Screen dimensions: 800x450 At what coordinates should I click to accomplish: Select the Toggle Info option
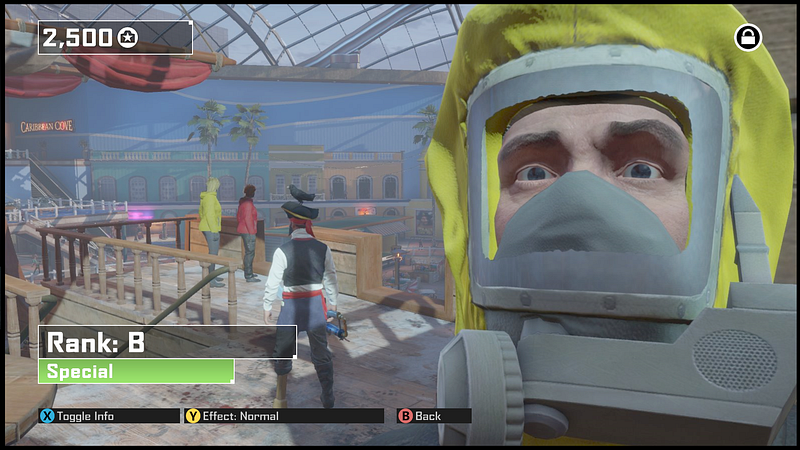pos(78,416)
